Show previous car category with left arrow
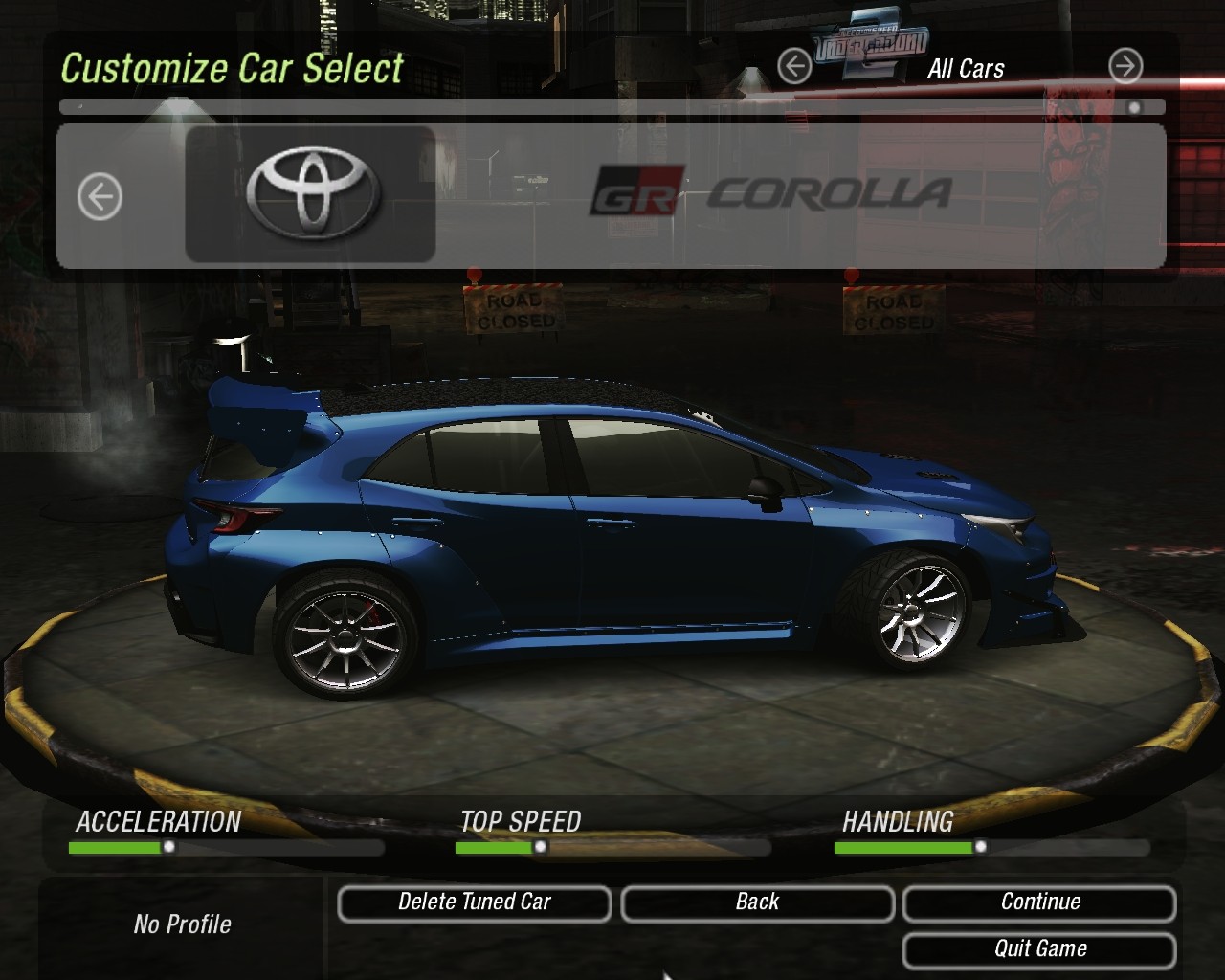1225x980 pixels. [794, 66]
